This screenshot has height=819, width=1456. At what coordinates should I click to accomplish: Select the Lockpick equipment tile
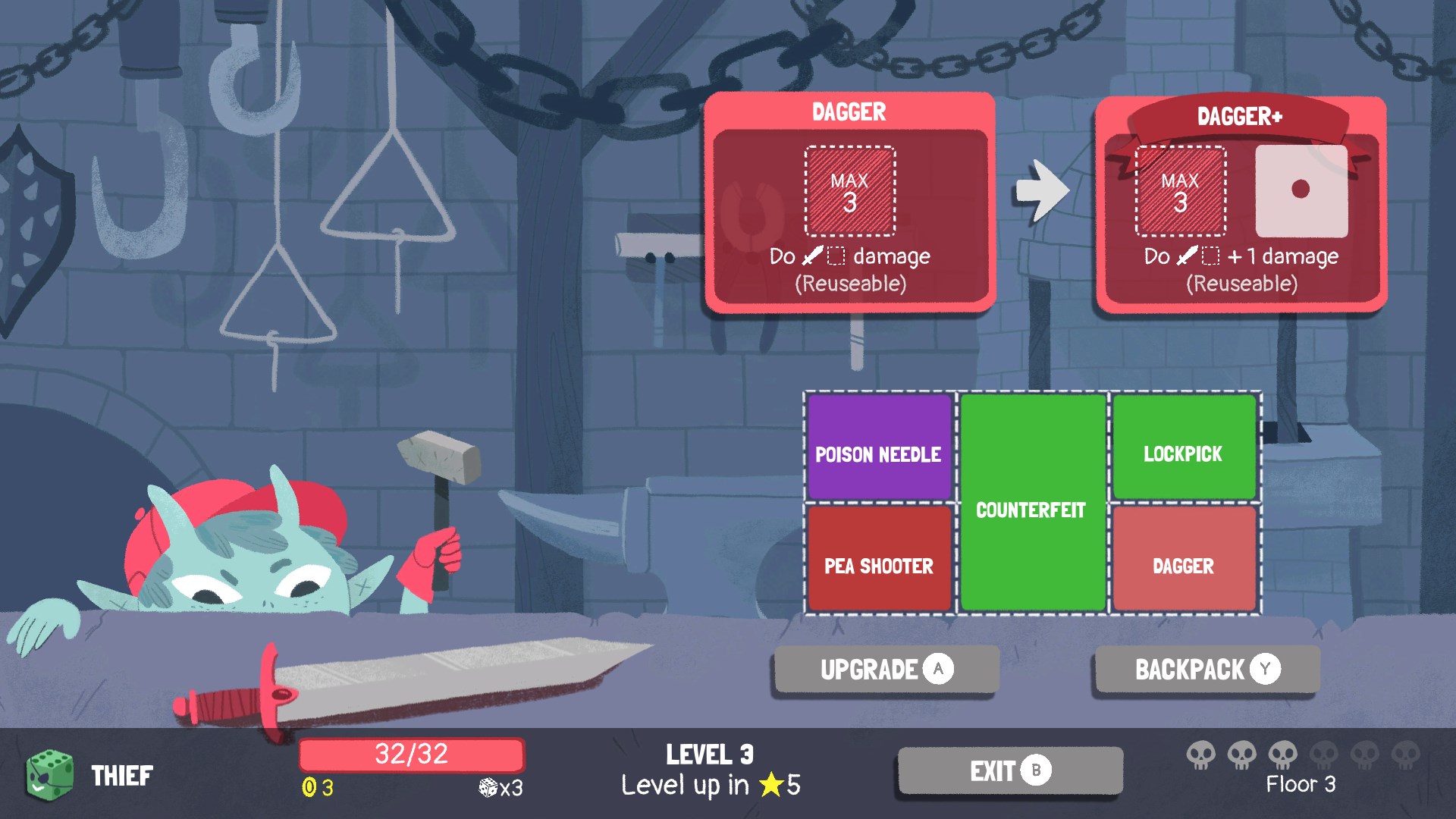pyautogui.click(x=1184, y=447)
